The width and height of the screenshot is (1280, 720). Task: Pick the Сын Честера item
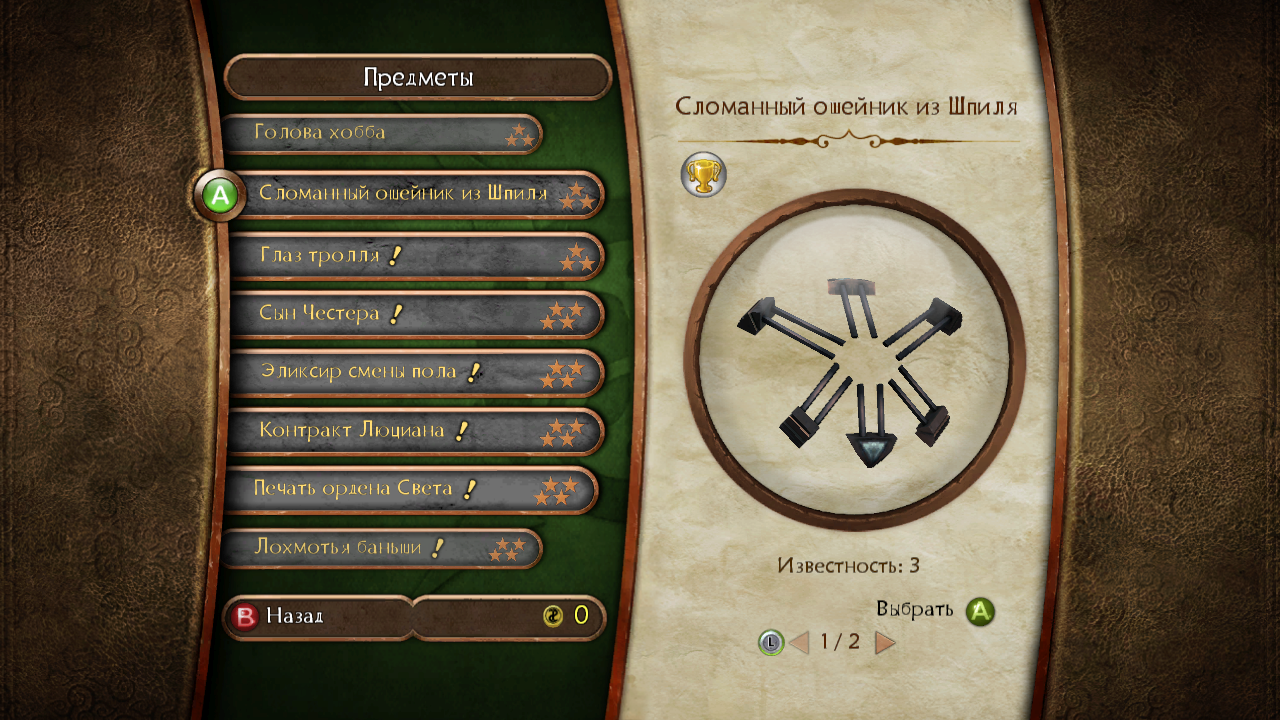(x=415, y=314)
